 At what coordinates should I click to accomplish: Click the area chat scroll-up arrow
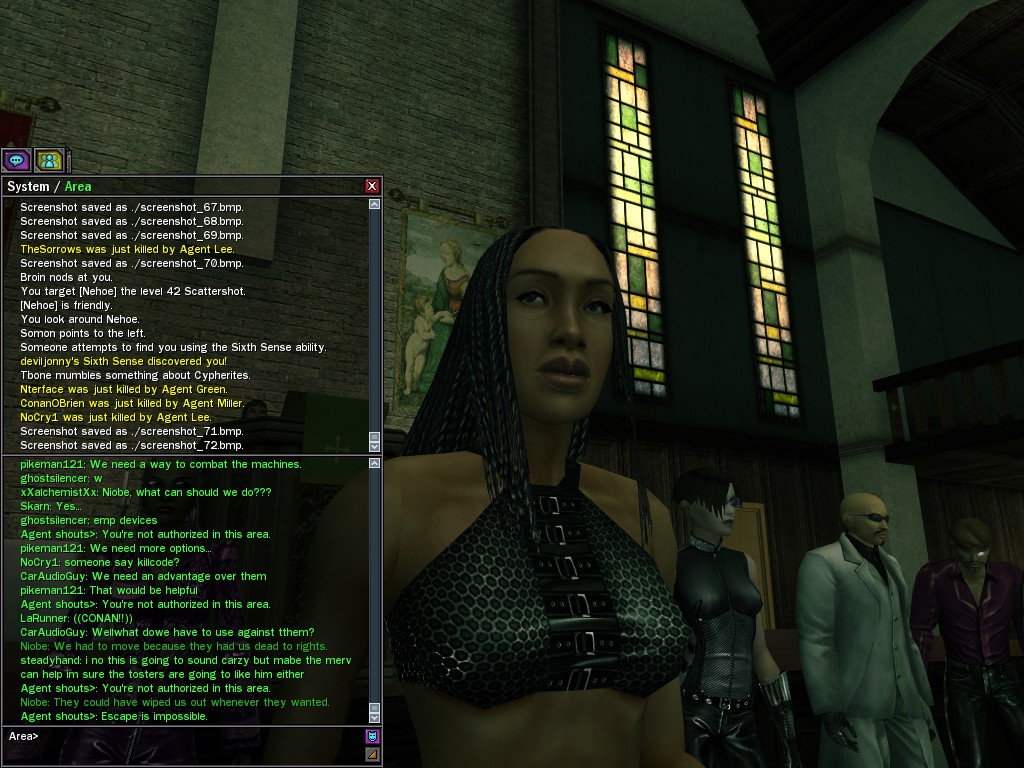pyautogui.click(x=375, y=464)
